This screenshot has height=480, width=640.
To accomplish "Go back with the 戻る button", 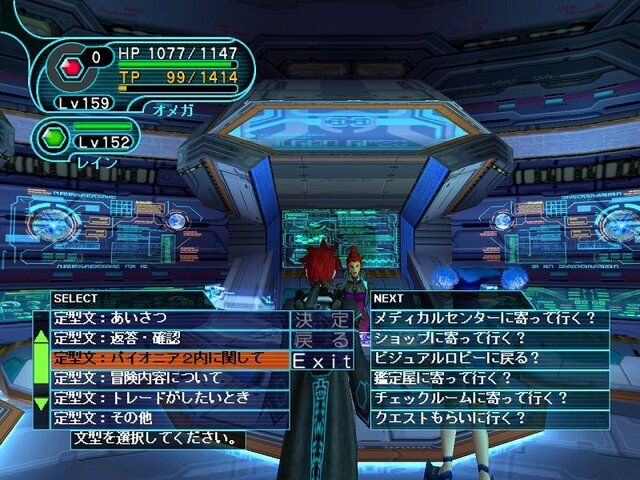I will coord(322,340).
